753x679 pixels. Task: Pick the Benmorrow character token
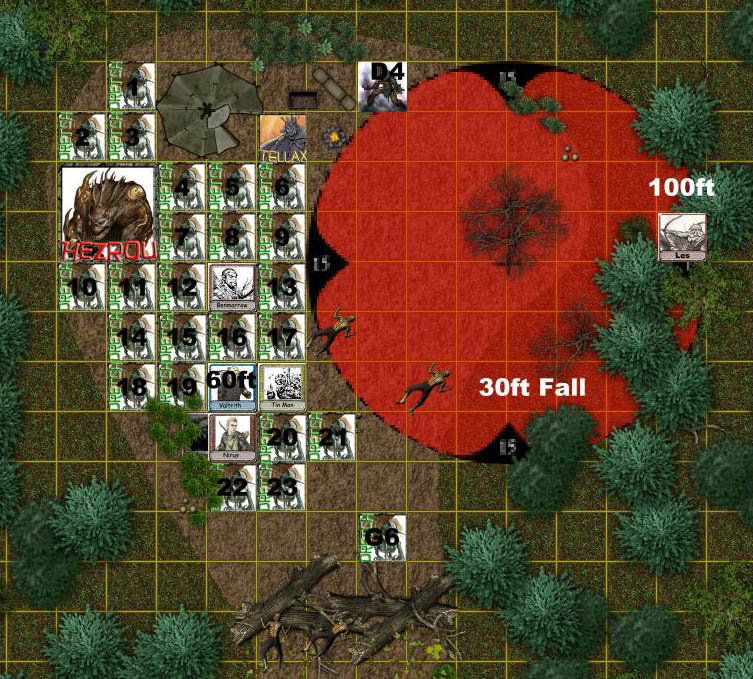tap(233, 287)
